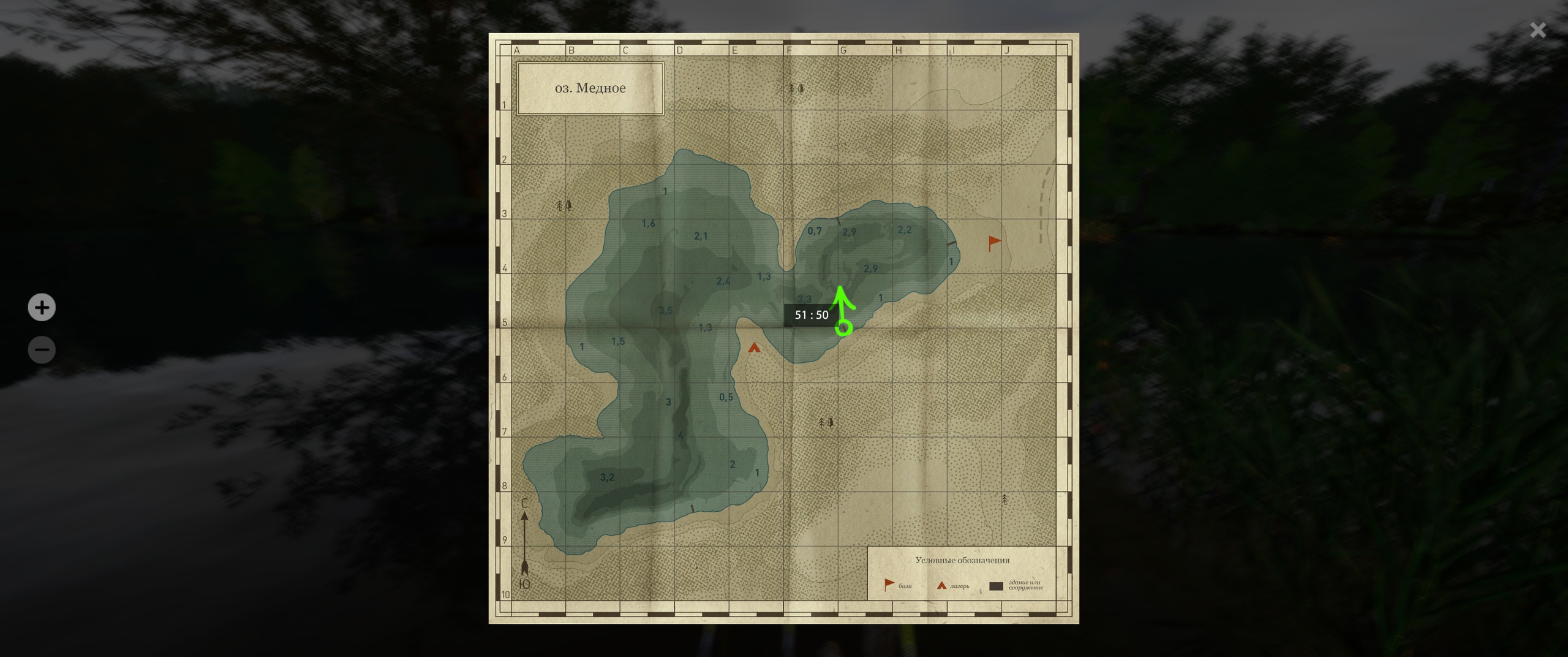1568x657 pixels.
Task: Select the red camp tent marker on map
Action: pos(754,348)
